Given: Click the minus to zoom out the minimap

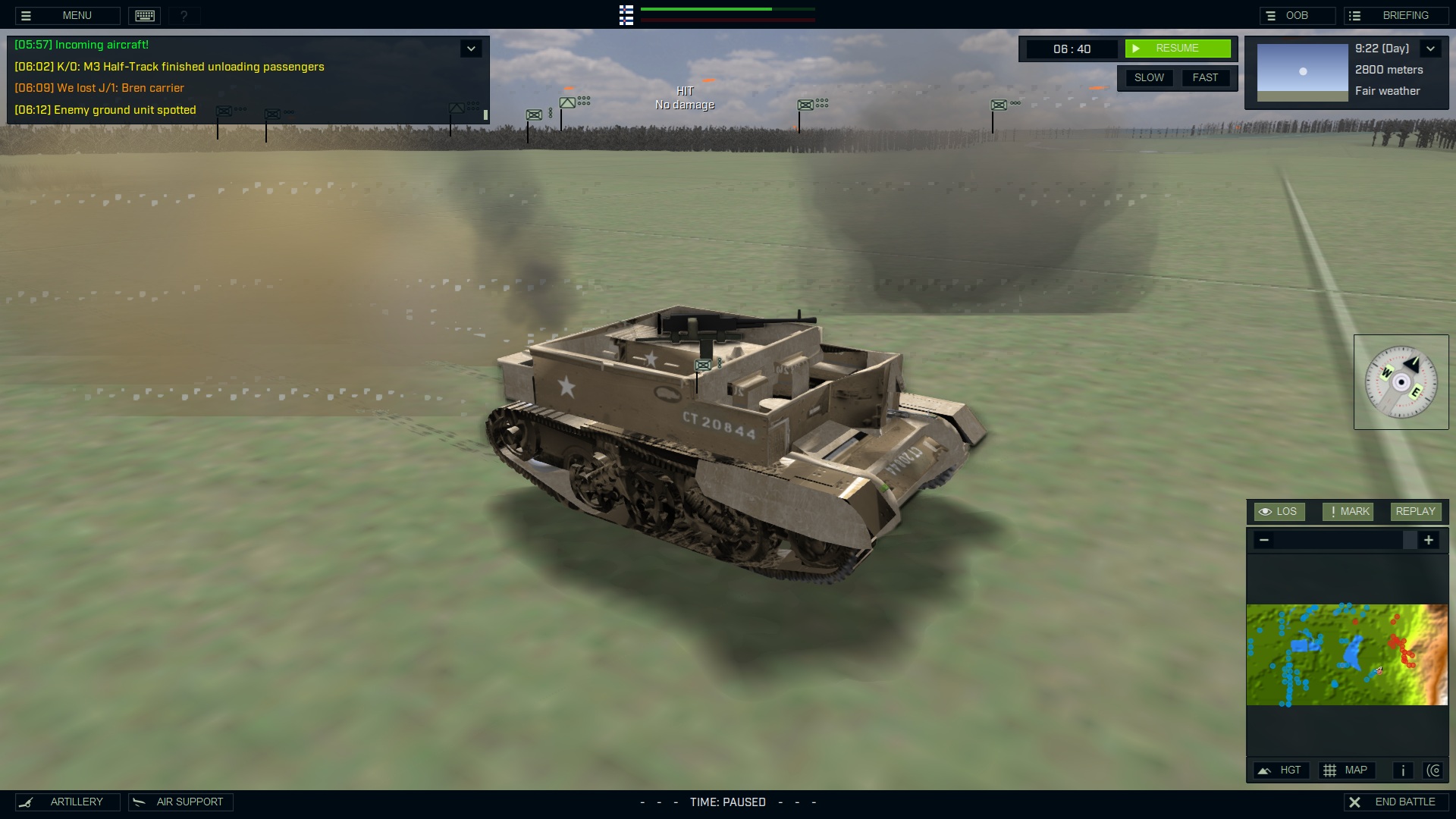Looking at the screenshot, I should coord(1263,540).
